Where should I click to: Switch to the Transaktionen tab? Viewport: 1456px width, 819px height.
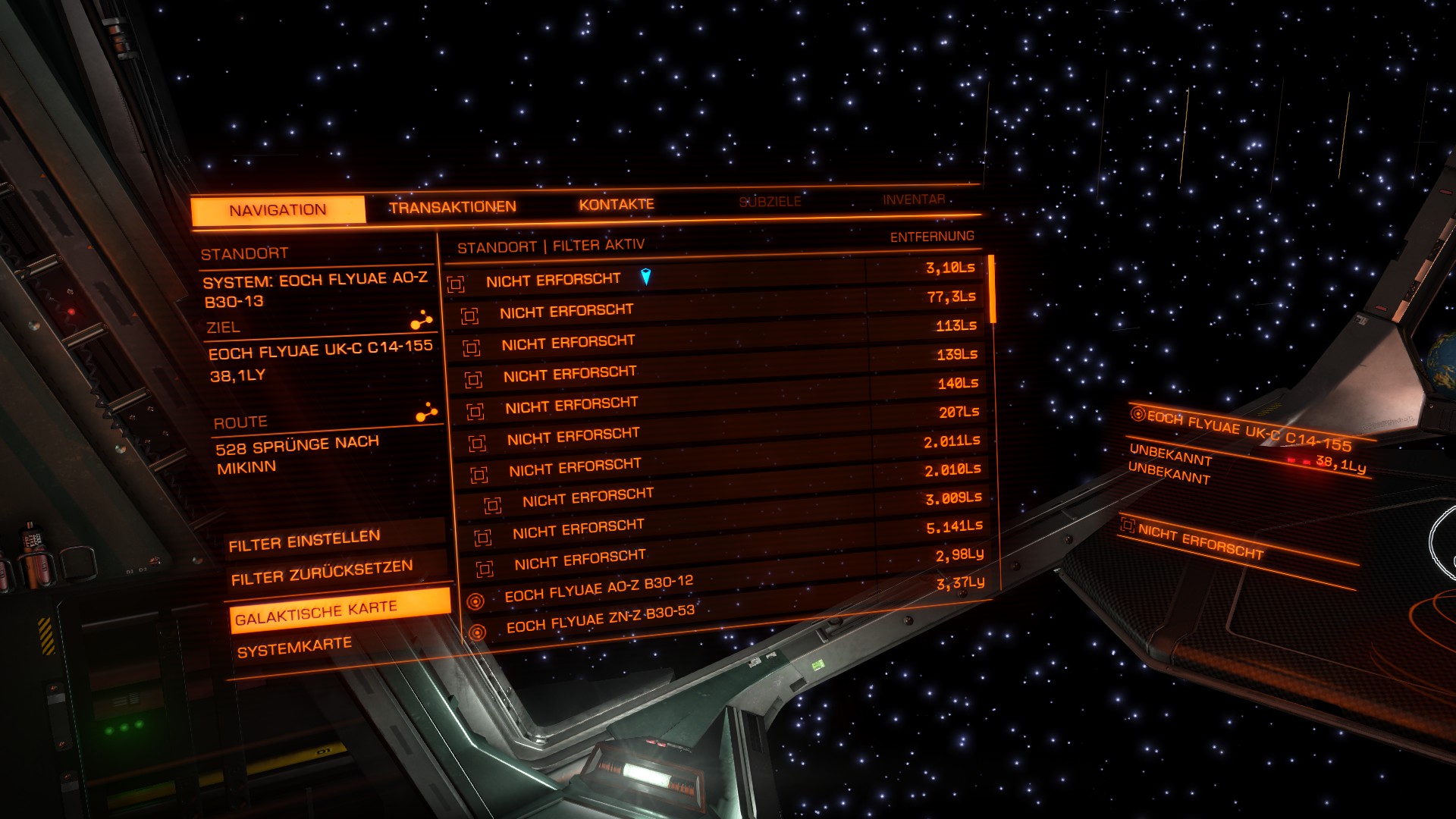(453, 207)
